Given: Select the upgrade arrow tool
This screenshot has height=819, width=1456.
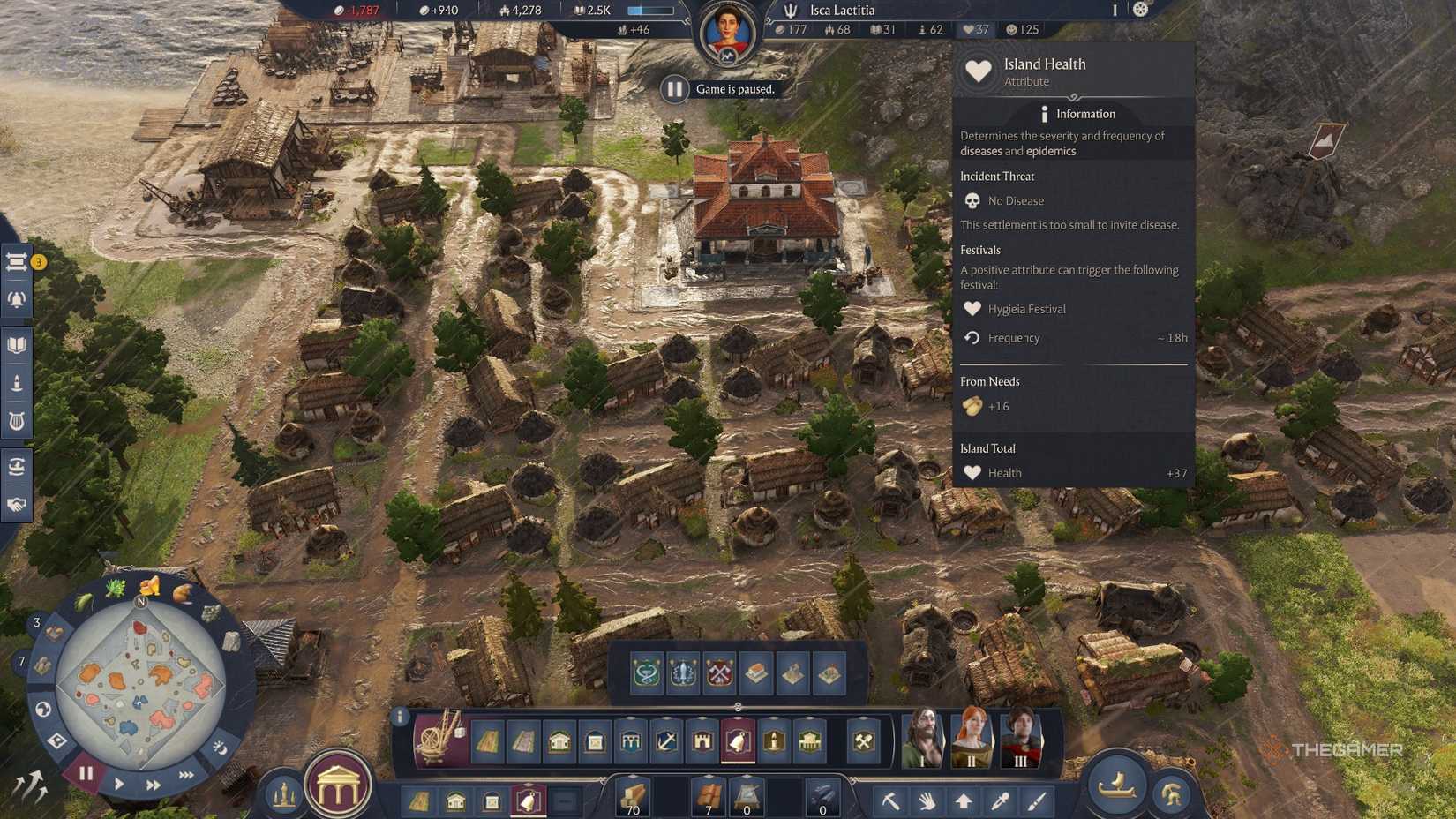Looking at the screenshot, I should [x=965, y=801].
